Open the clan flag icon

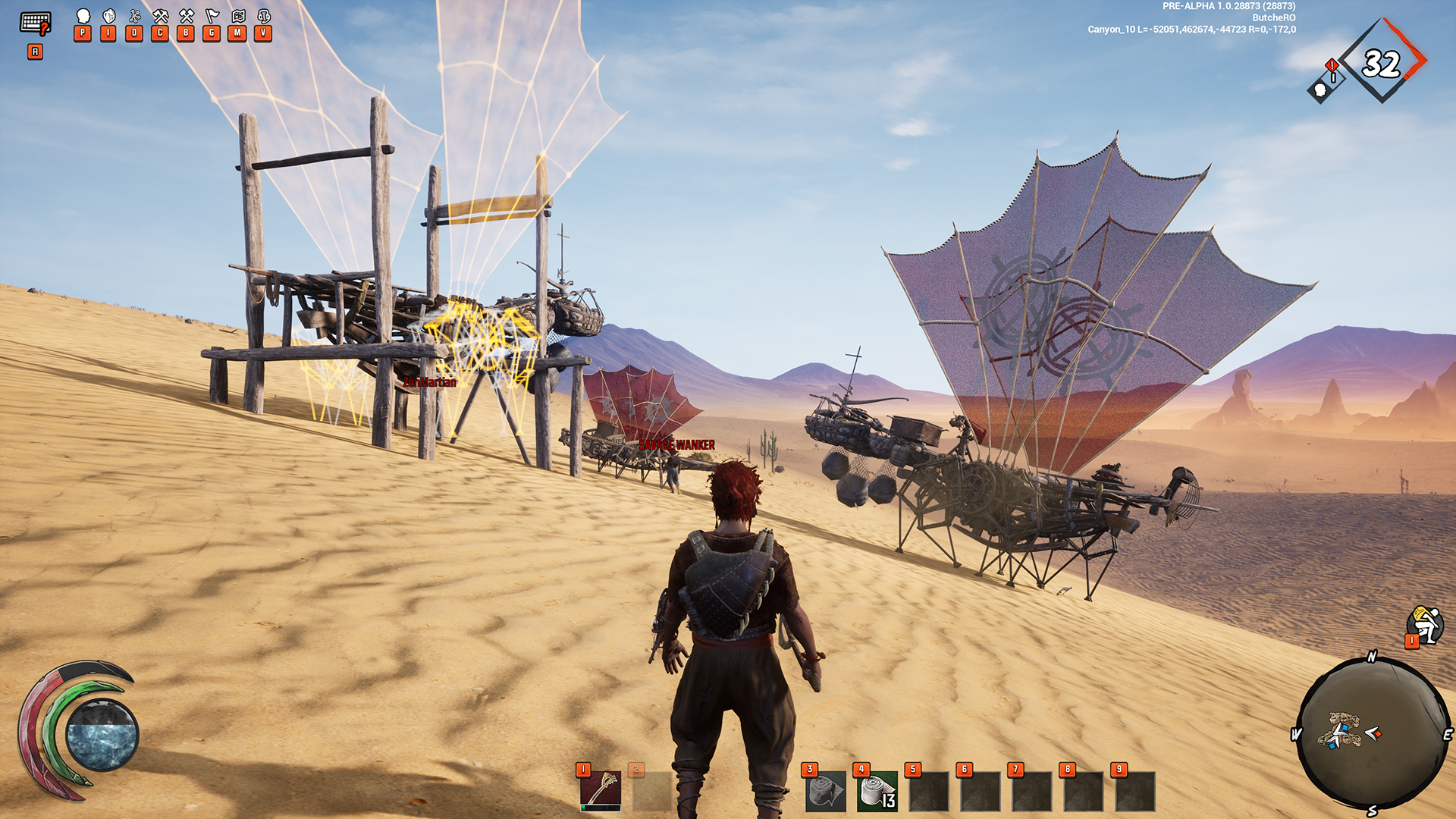coord(212,17)
